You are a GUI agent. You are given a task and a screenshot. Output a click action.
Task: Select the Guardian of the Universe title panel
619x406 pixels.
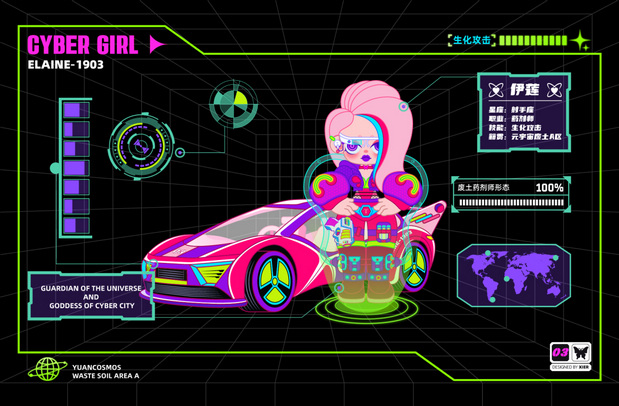[x=91, y=296]
